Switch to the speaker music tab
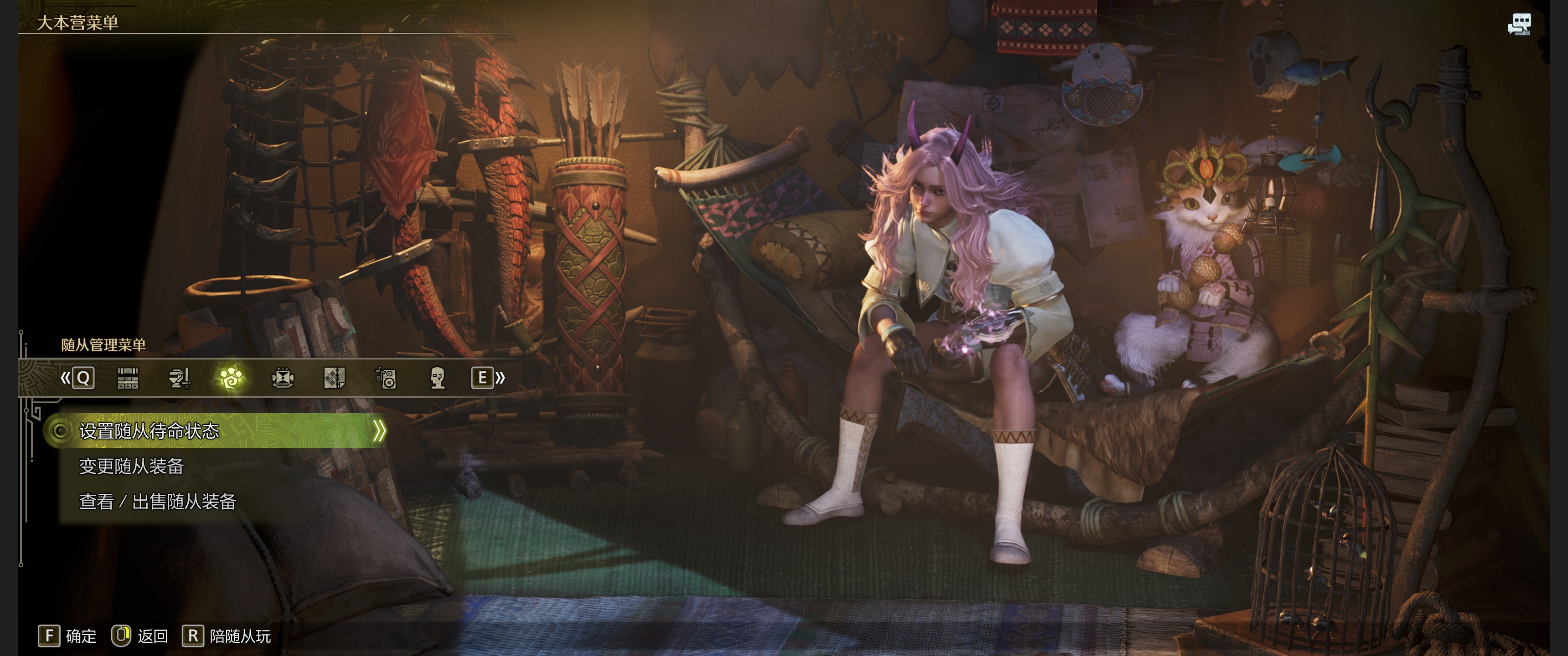This screenshot has height=656, width=1568. (386, 378)
